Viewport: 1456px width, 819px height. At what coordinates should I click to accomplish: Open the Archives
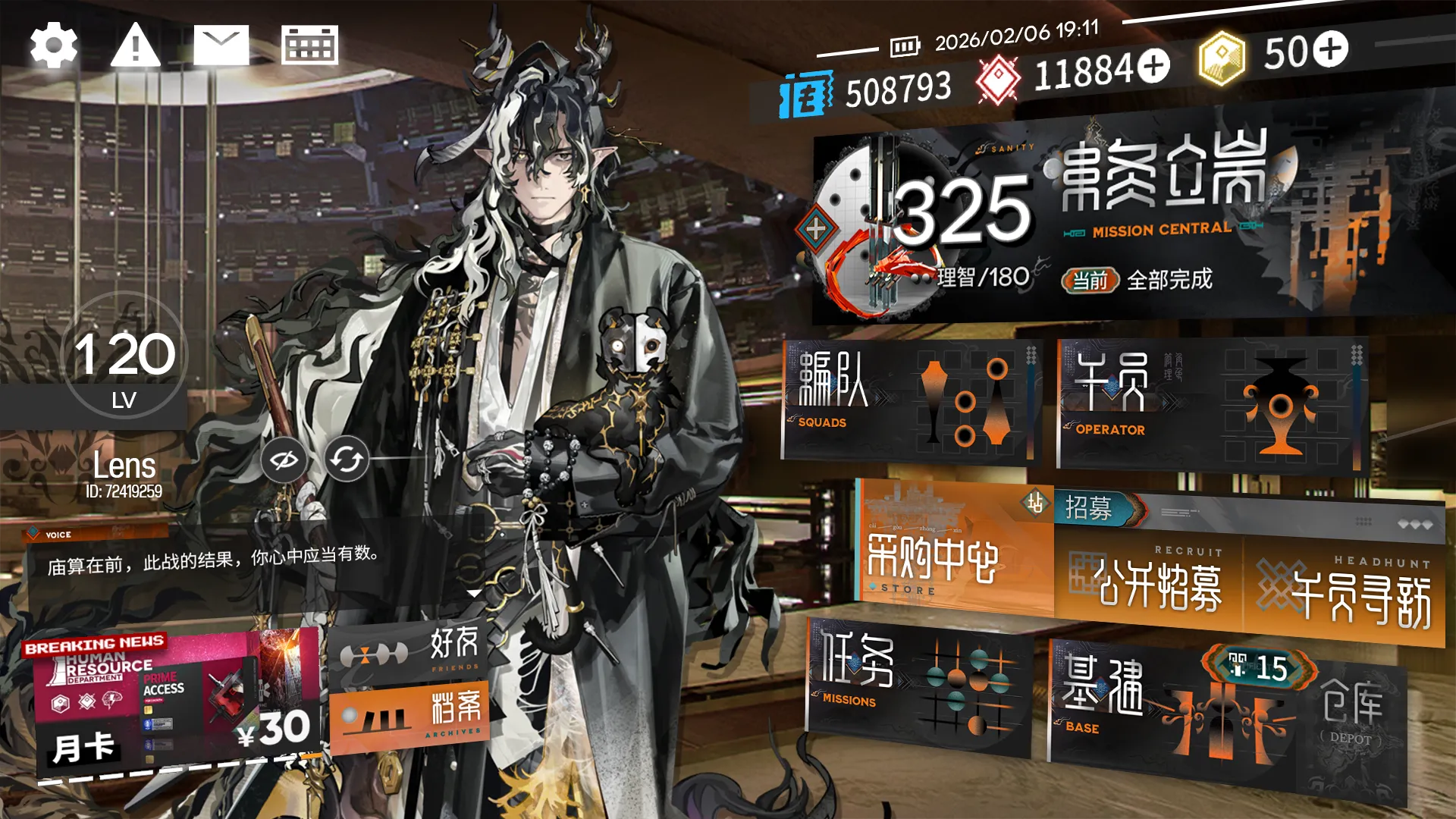coord(409,717)
